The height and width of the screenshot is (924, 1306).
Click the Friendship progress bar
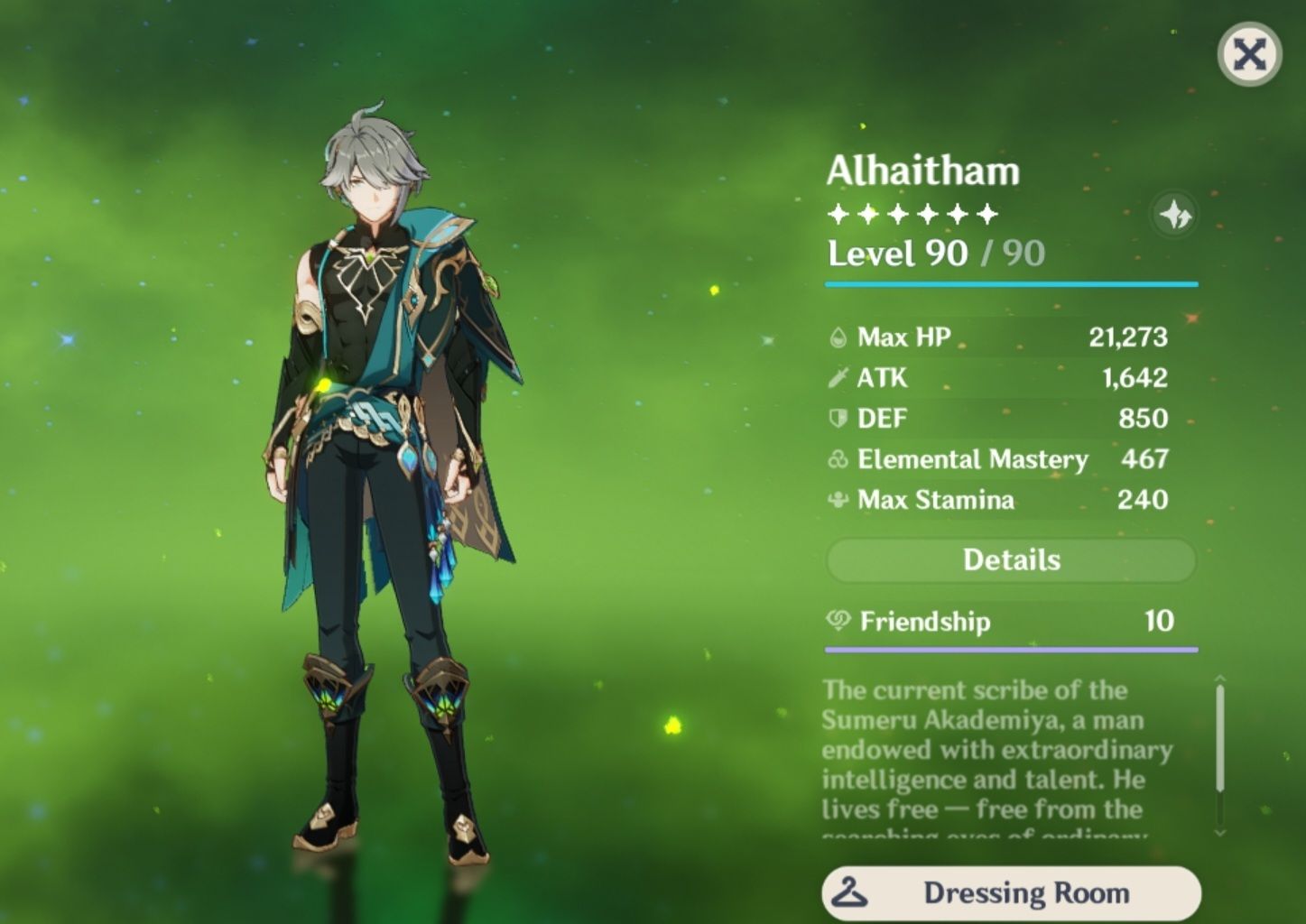coord(1011,651)
